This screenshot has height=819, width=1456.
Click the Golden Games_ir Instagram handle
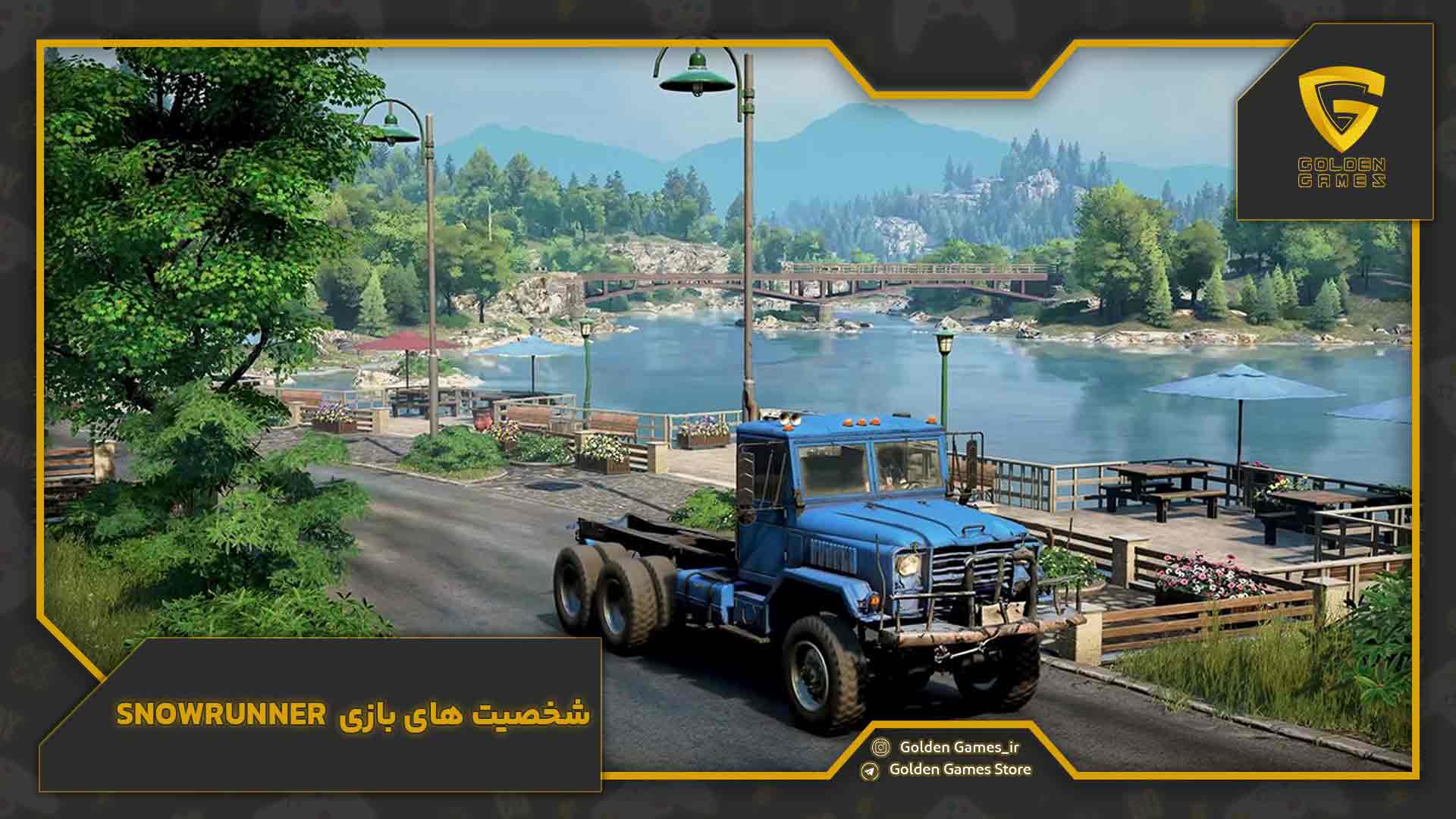point(959,747)
